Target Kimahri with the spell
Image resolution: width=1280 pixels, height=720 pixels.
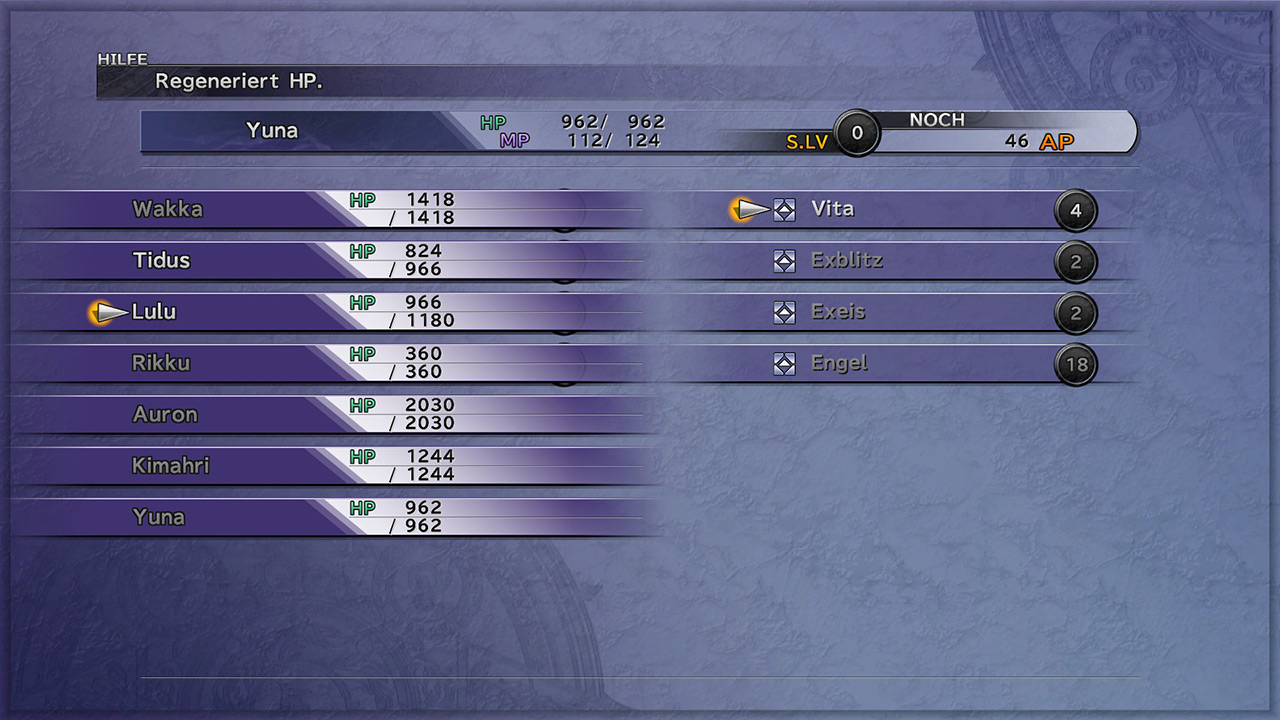coord(171,466)
